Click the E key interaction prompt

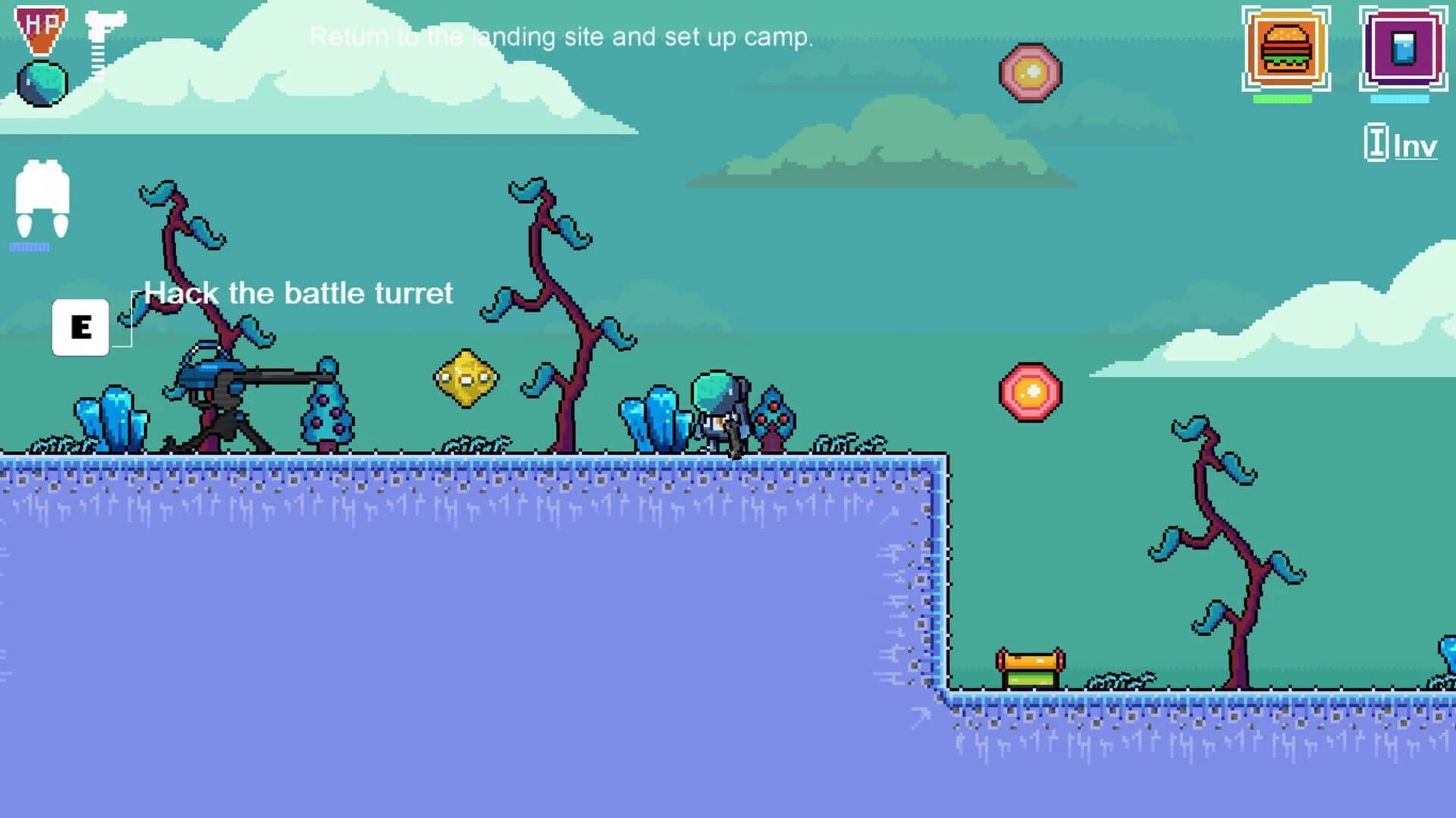tap(80, 327)
